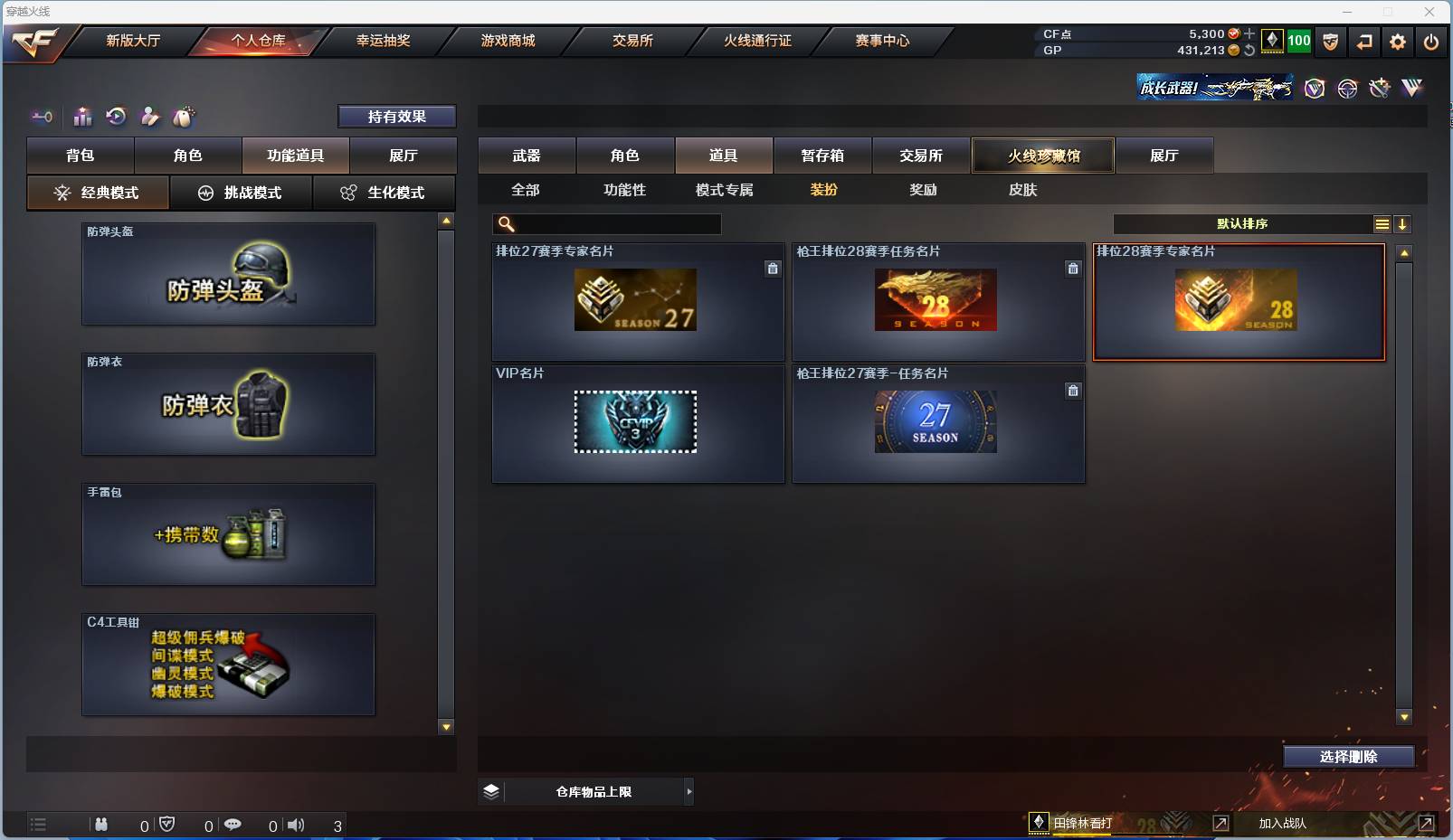Image resolution: width=1453 pixels, height=840 pixels.
Task: Click the security shield icon top right
Action: click(x=1330, y=42)
